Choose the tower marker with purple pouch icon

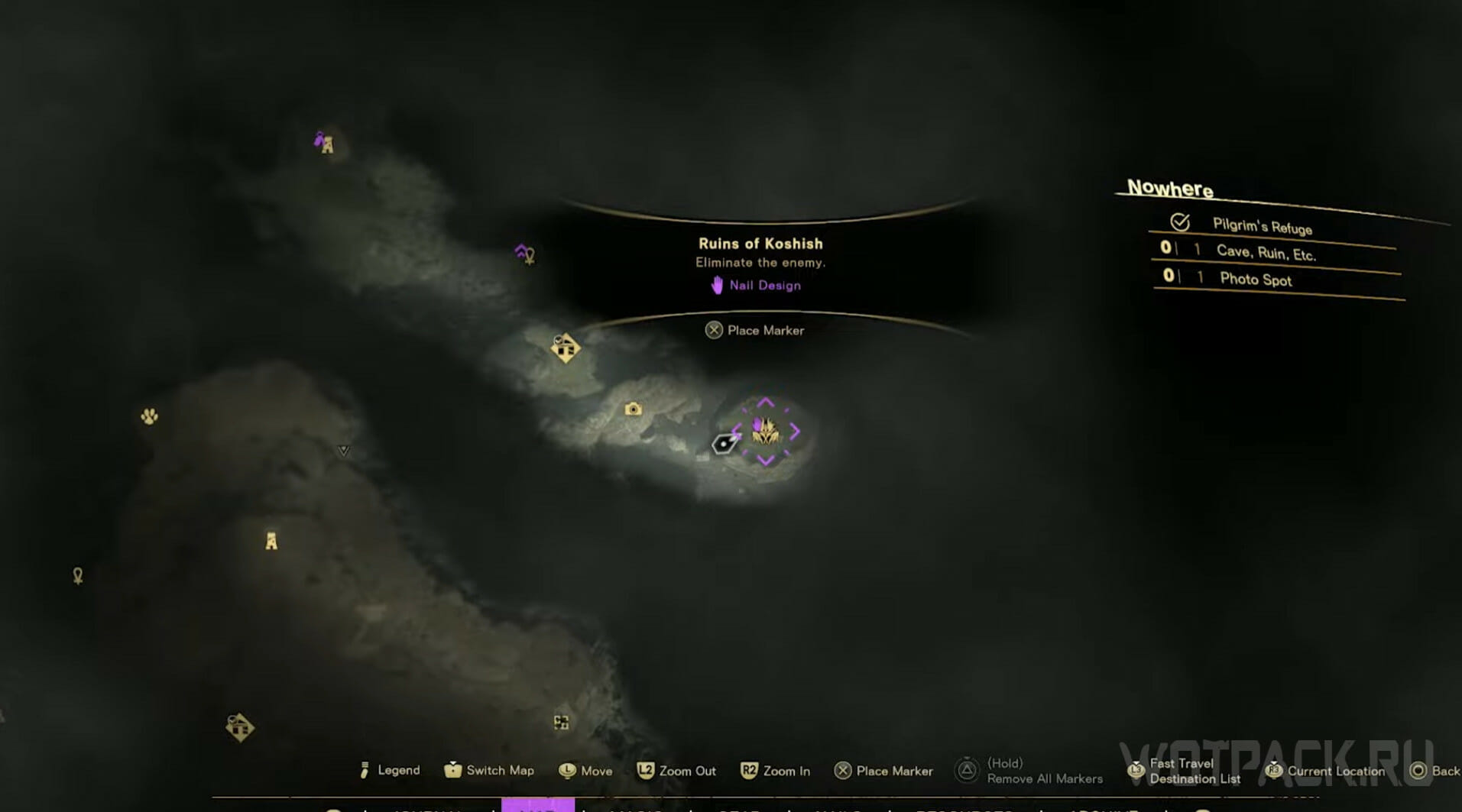click(325, 143)
